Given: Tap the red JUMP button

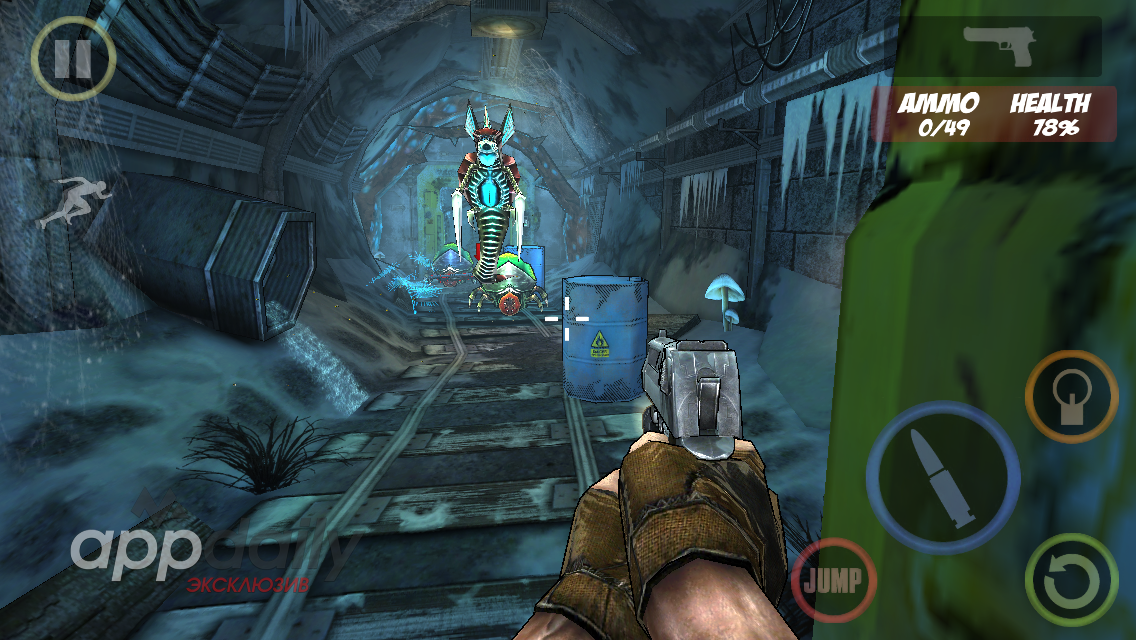Looking at the screenshot, I should click(x=833, y=581).
